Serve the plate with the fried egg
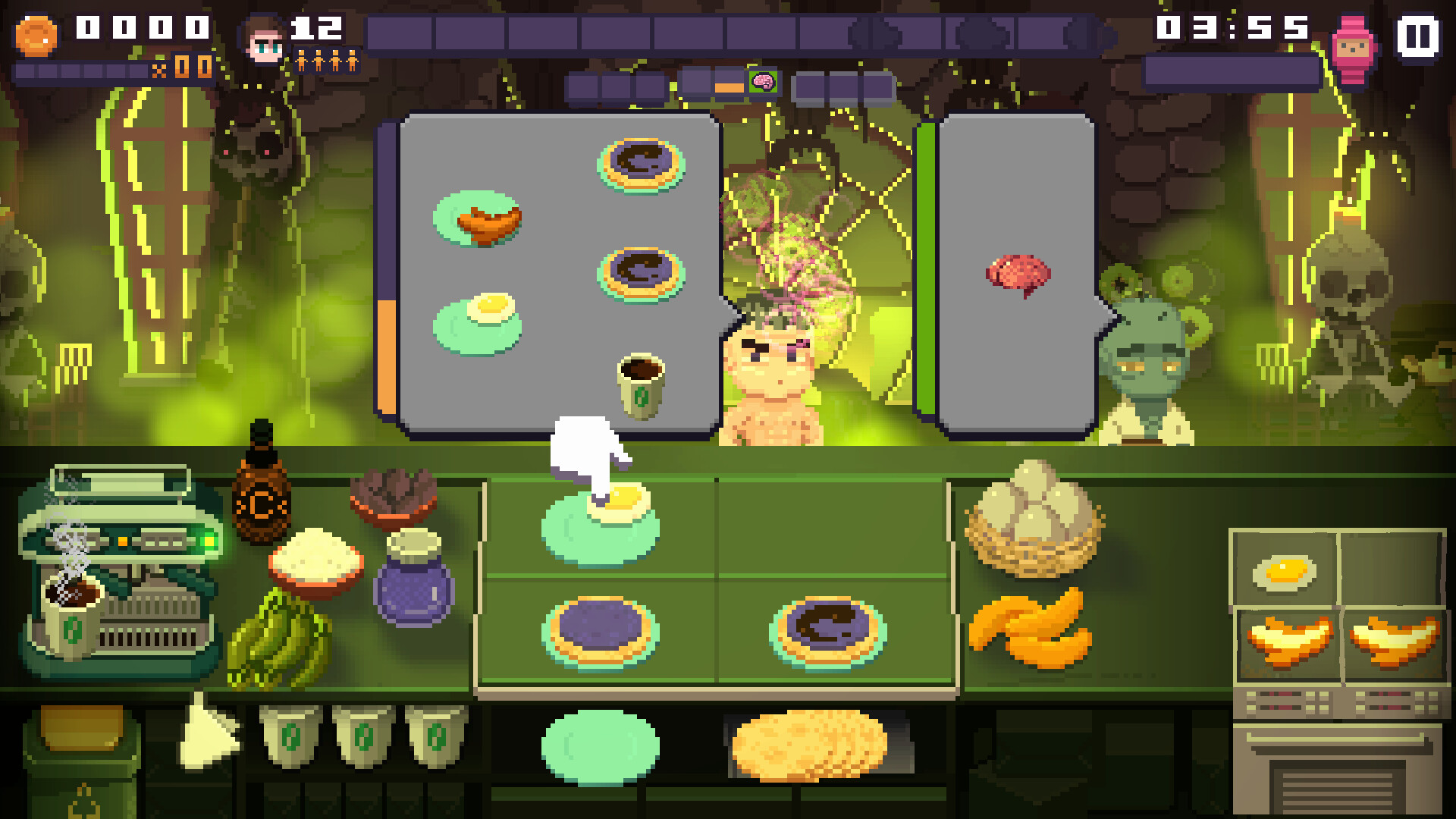This screenshot has width=1456, height=819. click(x=599, y=516)
